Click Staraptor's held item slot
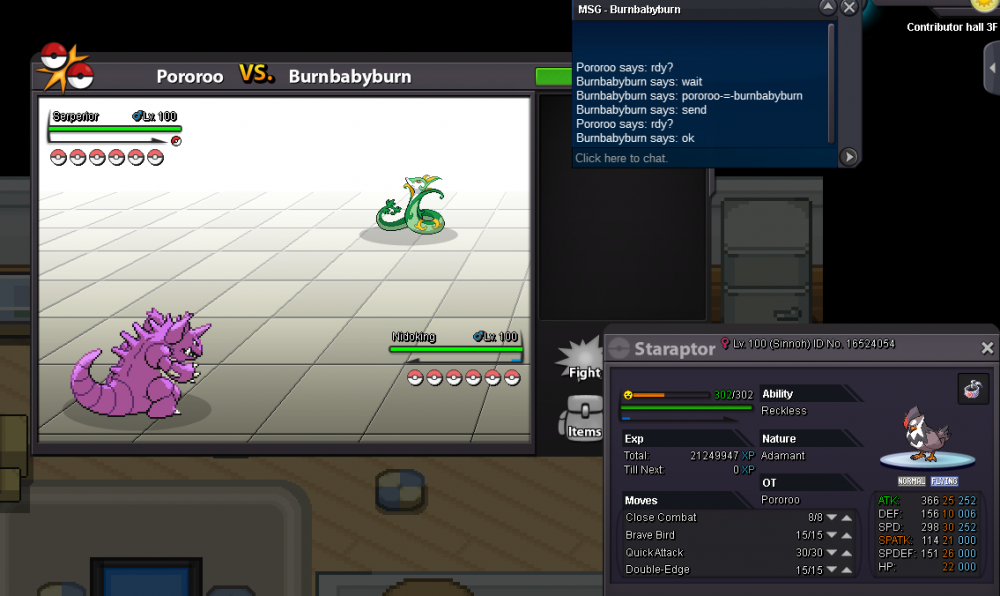 coord(968,390)
